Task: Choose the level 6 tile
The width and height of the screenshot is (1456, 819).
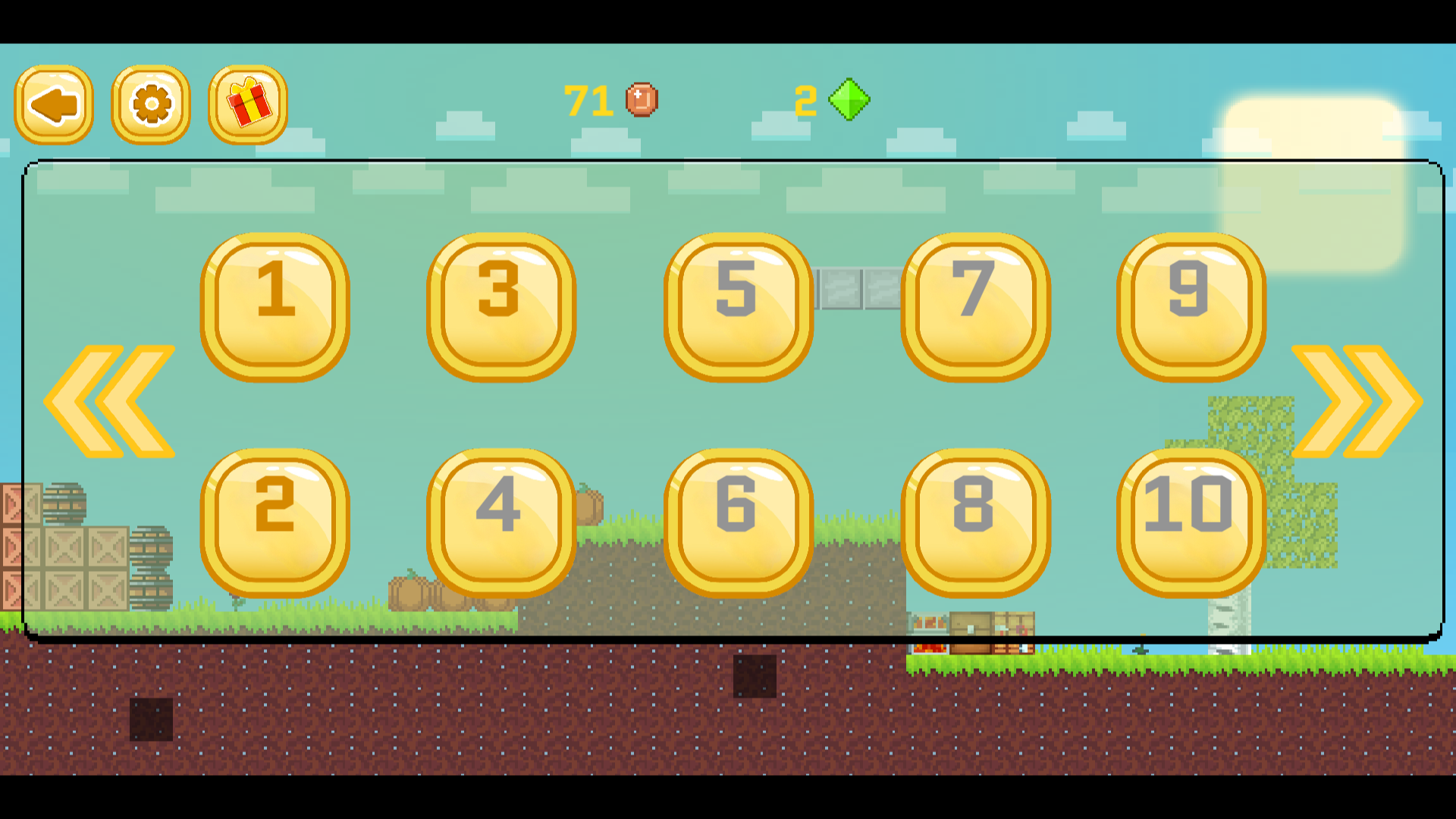Action: pos(738,522)
